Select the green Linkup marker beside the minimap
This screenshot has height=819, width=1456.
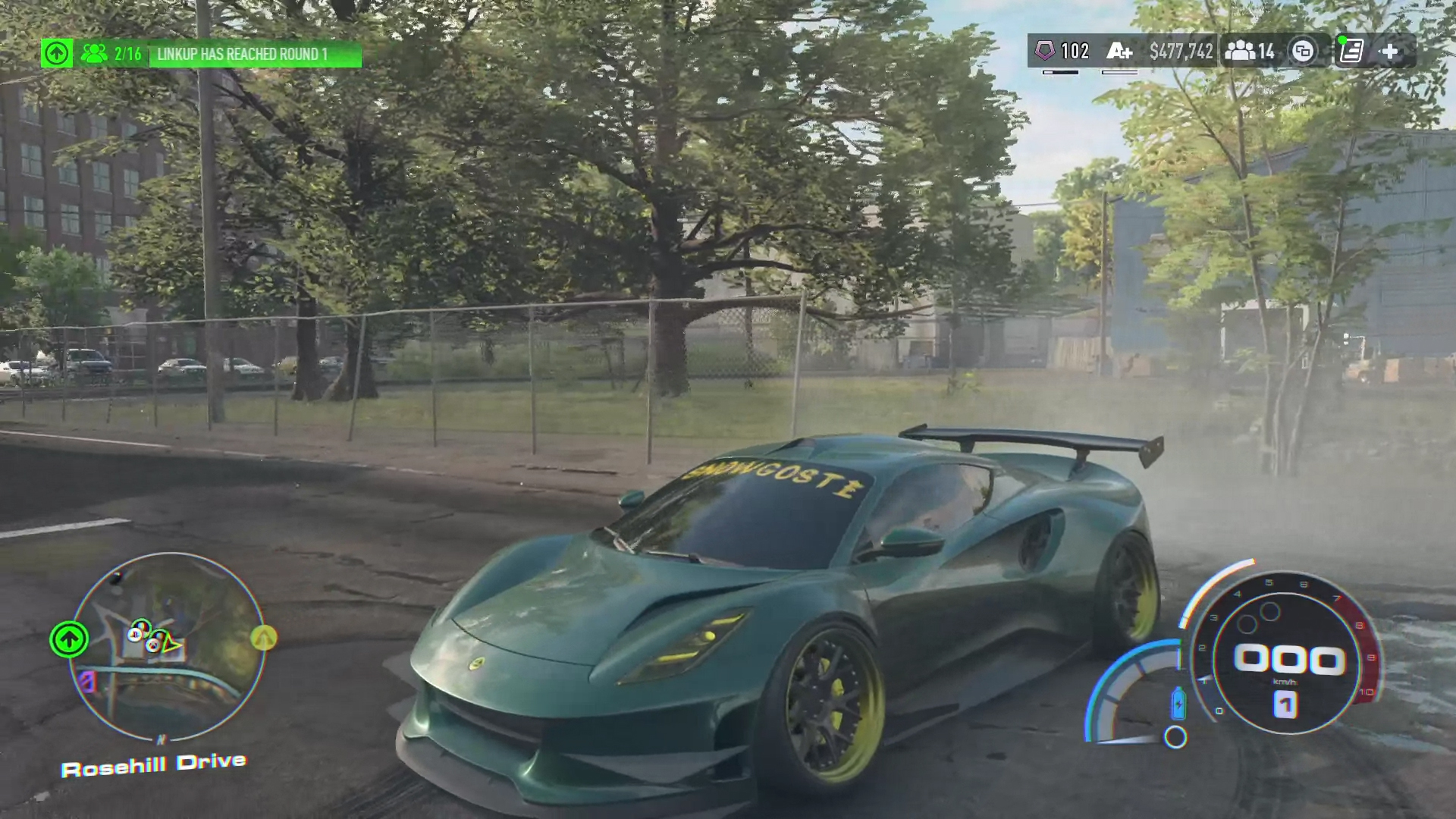(x=69, y=639)
